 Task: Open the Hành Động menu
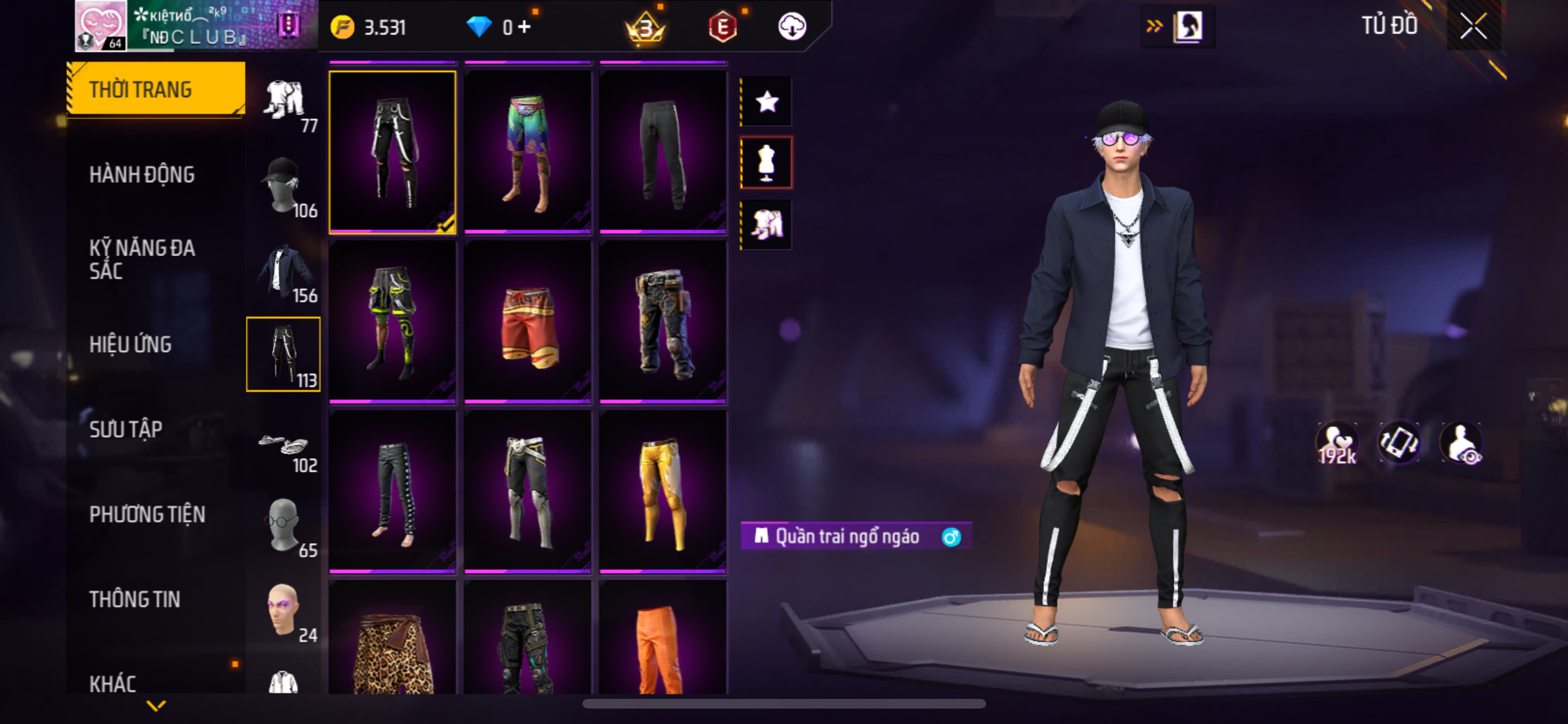coord(142,174)
